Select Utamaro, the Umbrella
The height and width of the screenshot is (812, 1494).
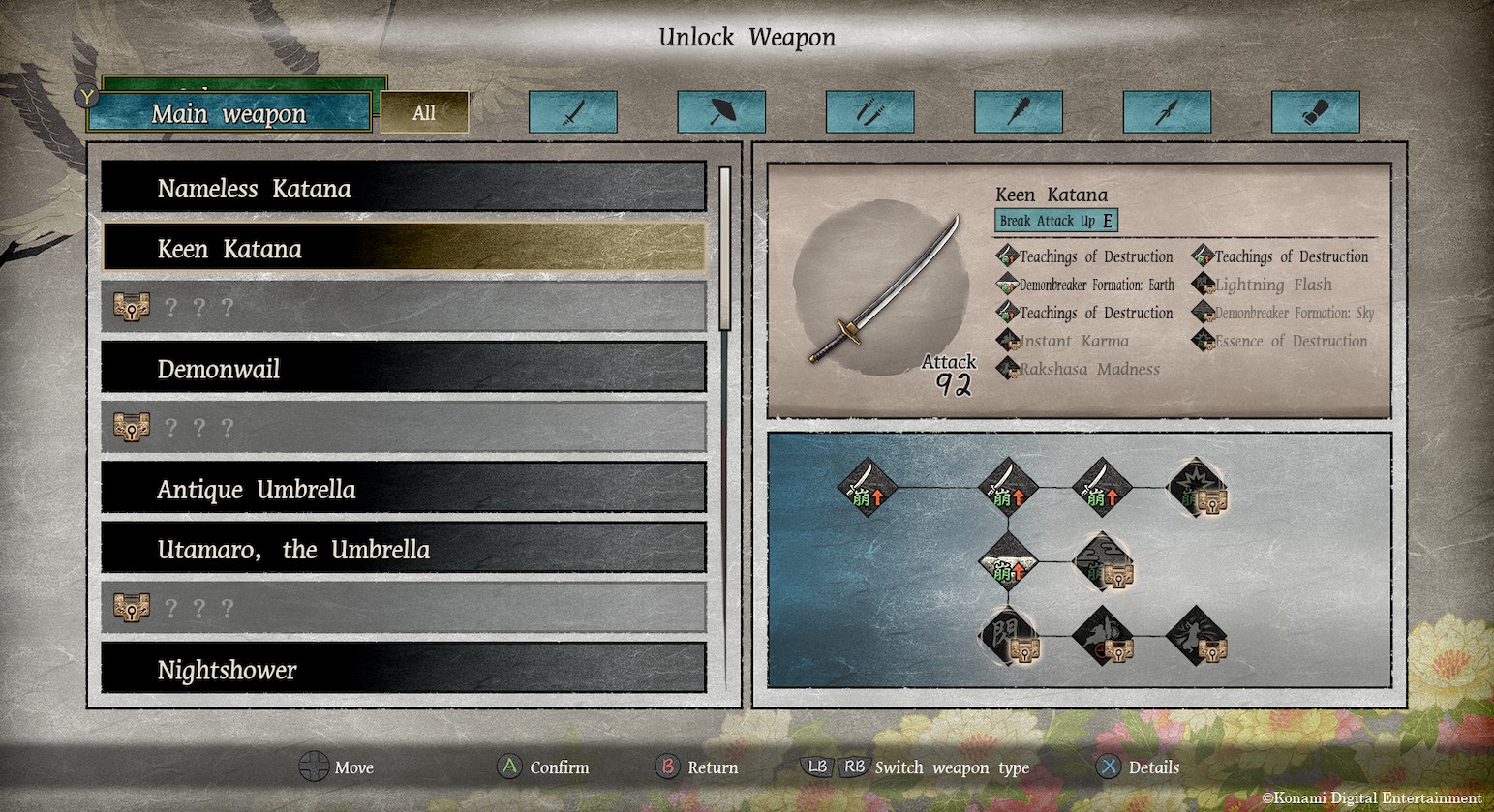[403, 549]
